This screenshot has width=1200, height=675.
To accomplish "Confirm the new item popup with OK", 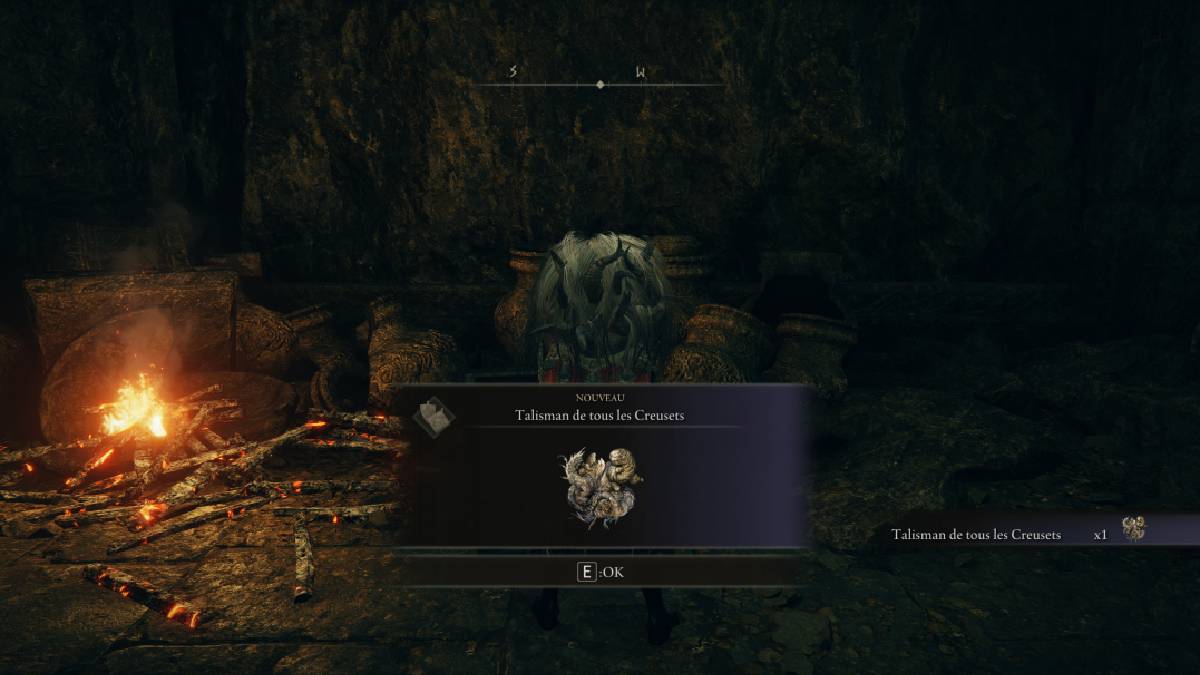I will 601,572.
